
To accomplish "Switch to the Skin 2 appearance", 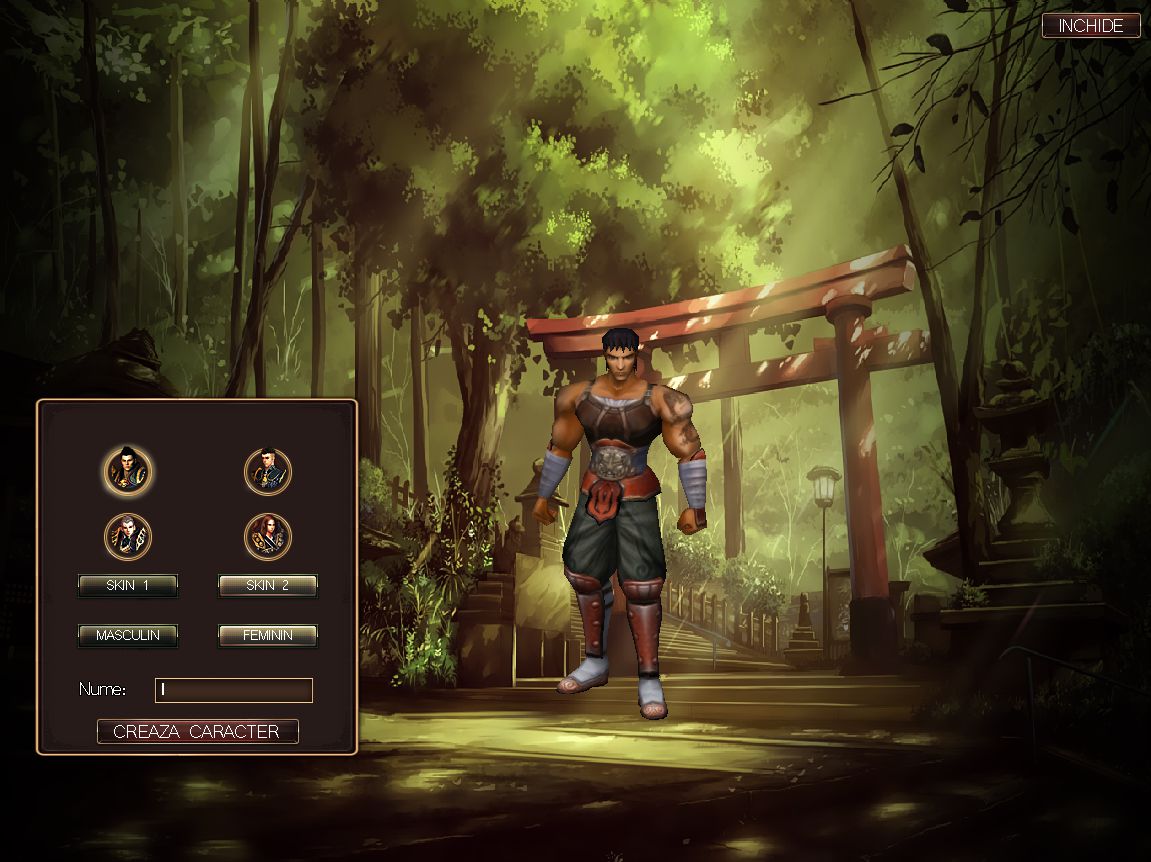I will tap(268, 586).
